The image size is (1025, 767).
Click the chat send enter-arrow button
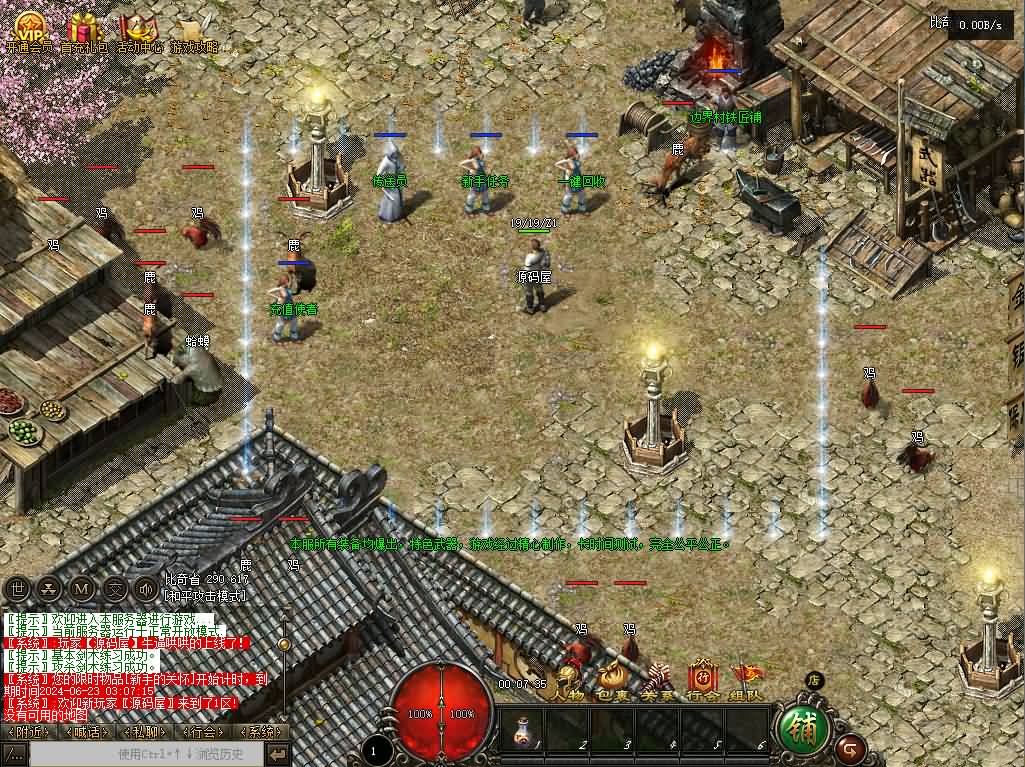pyautogui.click(x=278, y=754)
